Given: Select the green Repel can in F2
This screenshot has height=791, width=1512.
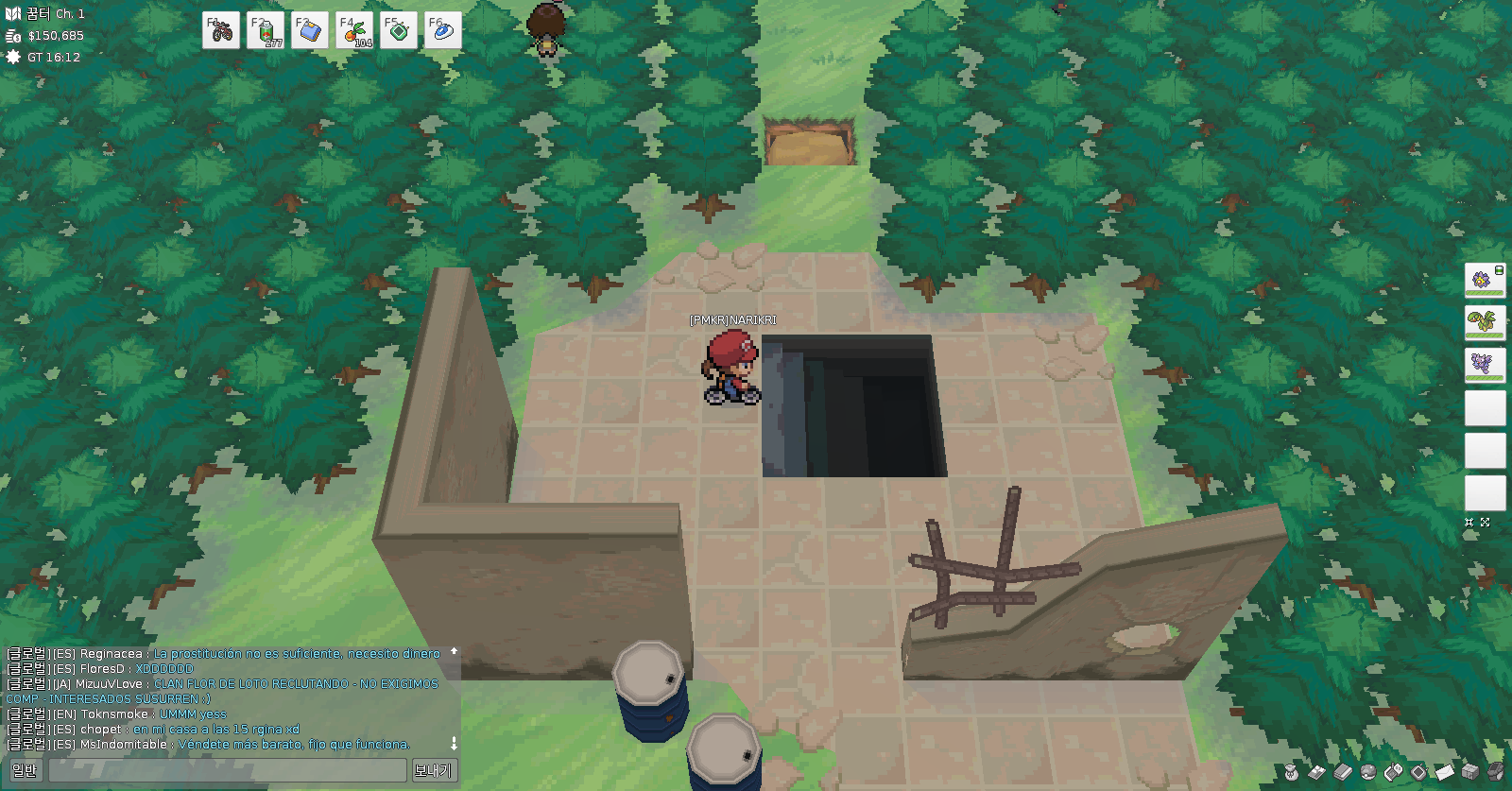Looking at the screenshot, I should pyautogui.click(x=266, y=30).
